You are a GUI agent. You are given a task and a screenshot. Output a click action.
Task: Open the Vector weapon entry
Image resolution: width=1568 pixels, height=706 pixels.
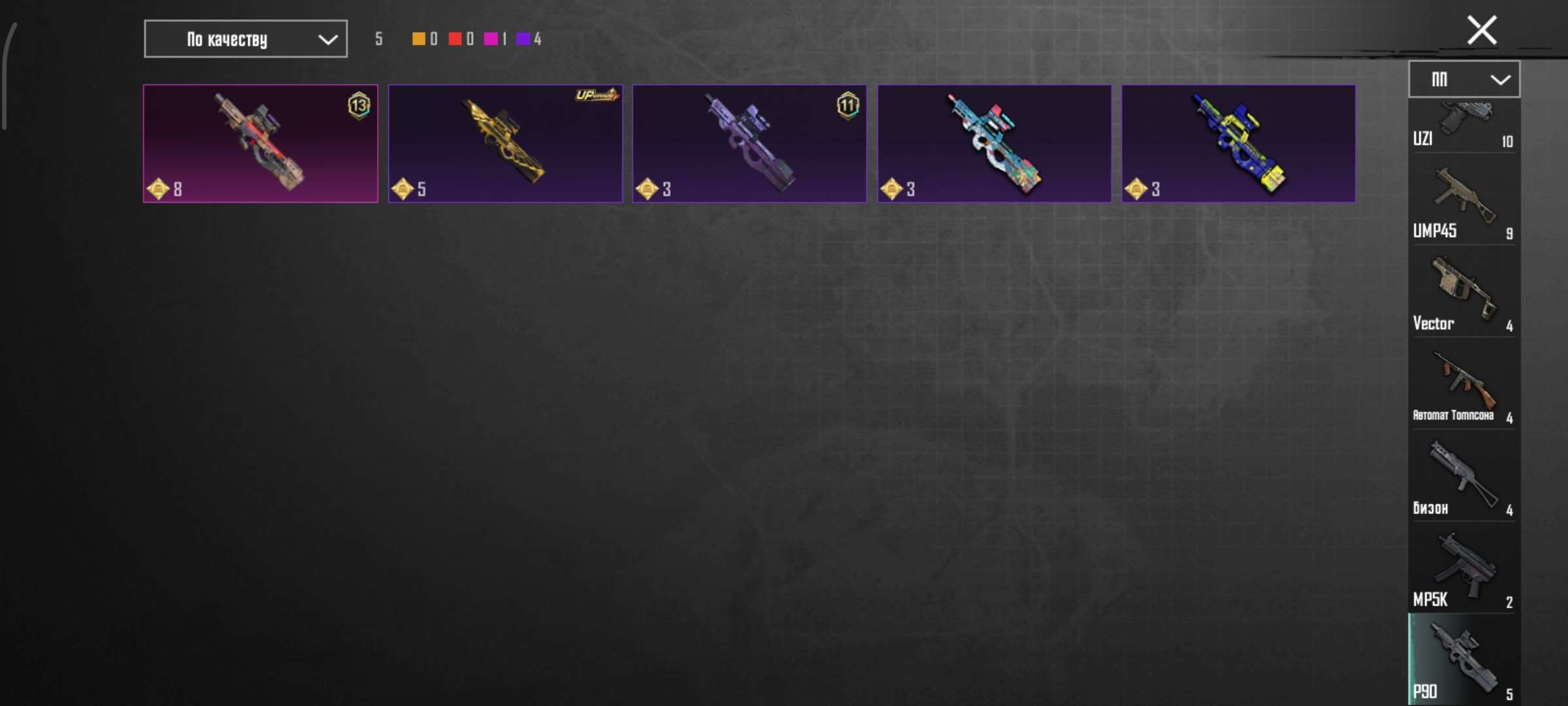point(1463,294)
